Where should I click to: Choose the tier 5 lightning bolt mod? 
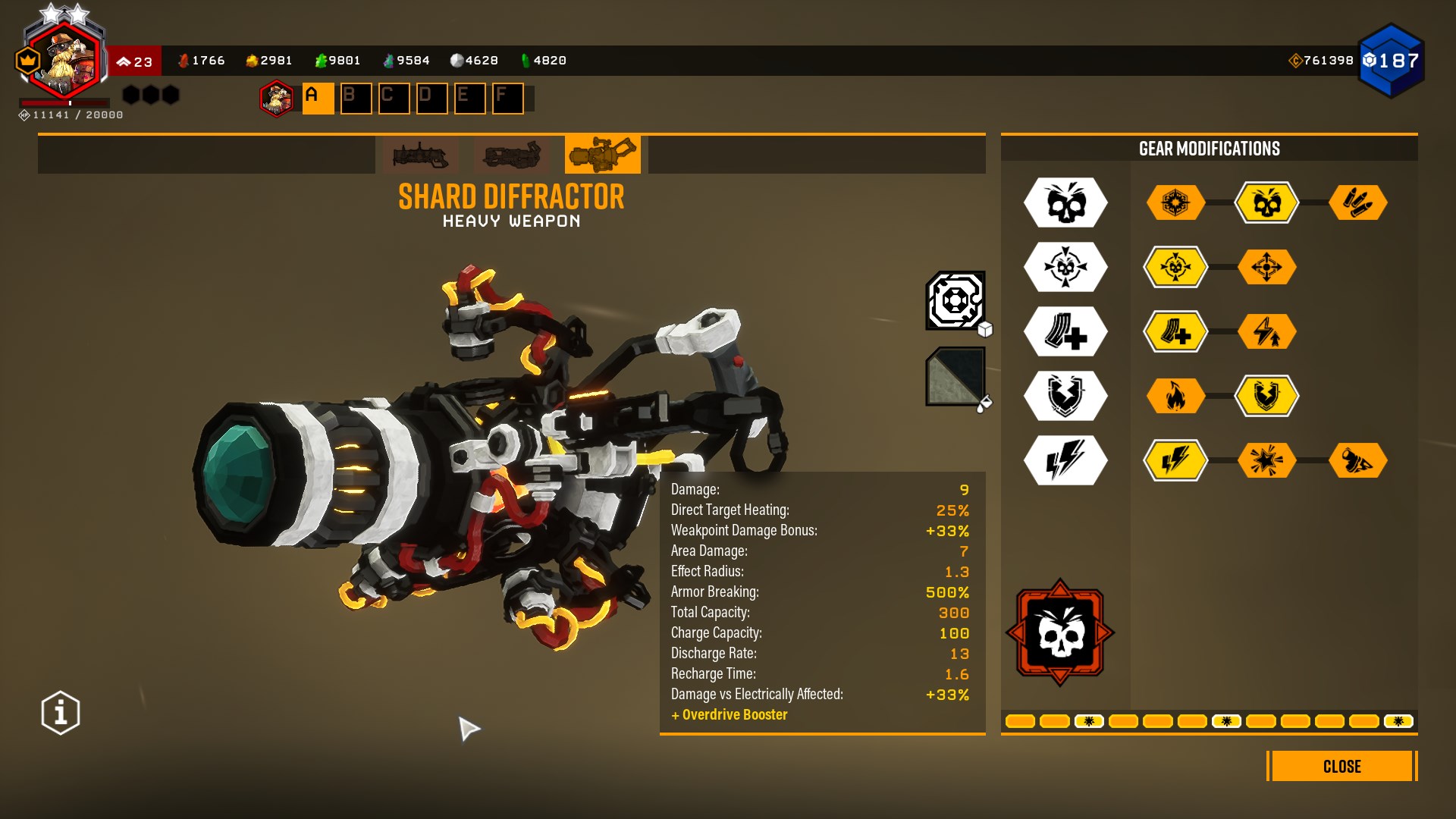(1175, 460)
